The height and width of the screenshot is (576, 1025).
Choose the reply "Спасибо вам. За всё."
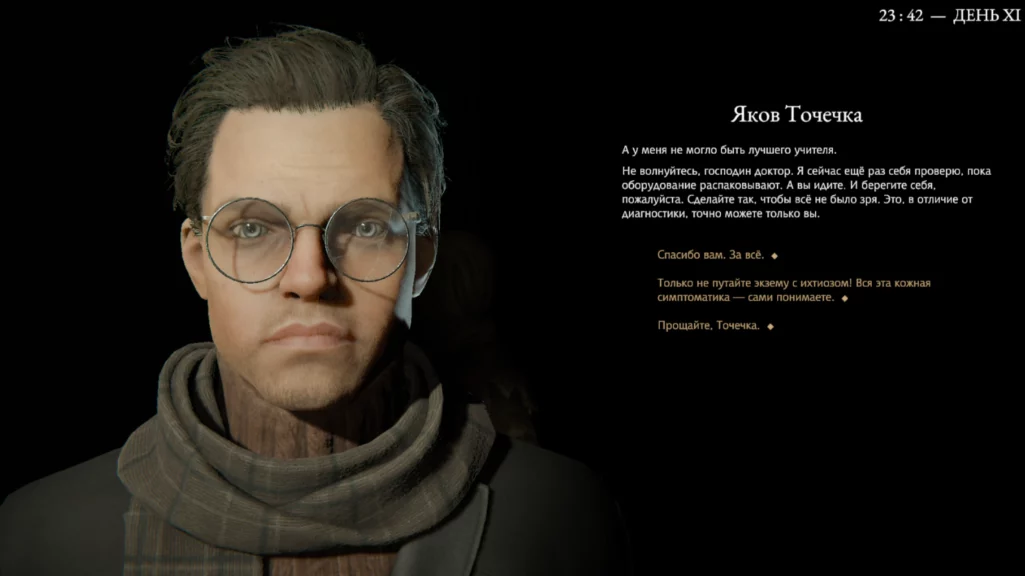click(711, 256)
